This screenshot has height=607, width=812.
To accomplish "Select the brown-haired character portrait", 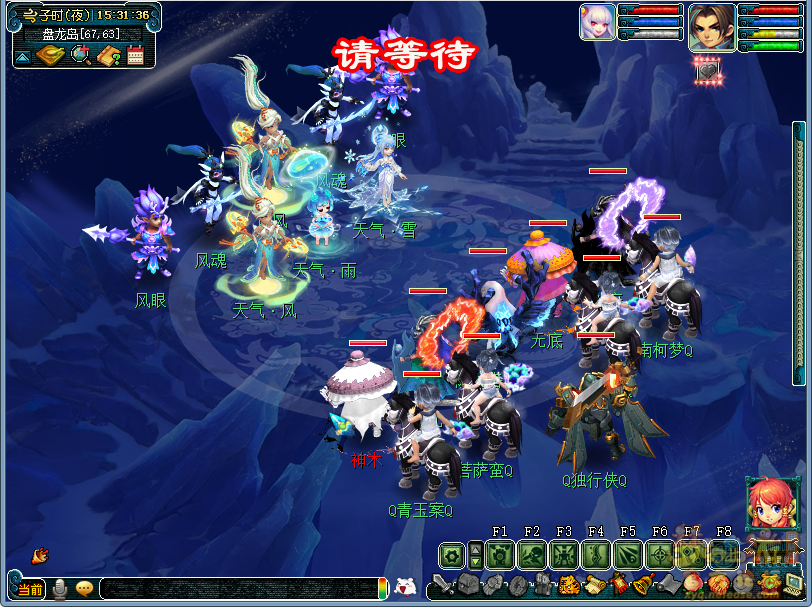I will pyautogui.click(x=711, y=24).
